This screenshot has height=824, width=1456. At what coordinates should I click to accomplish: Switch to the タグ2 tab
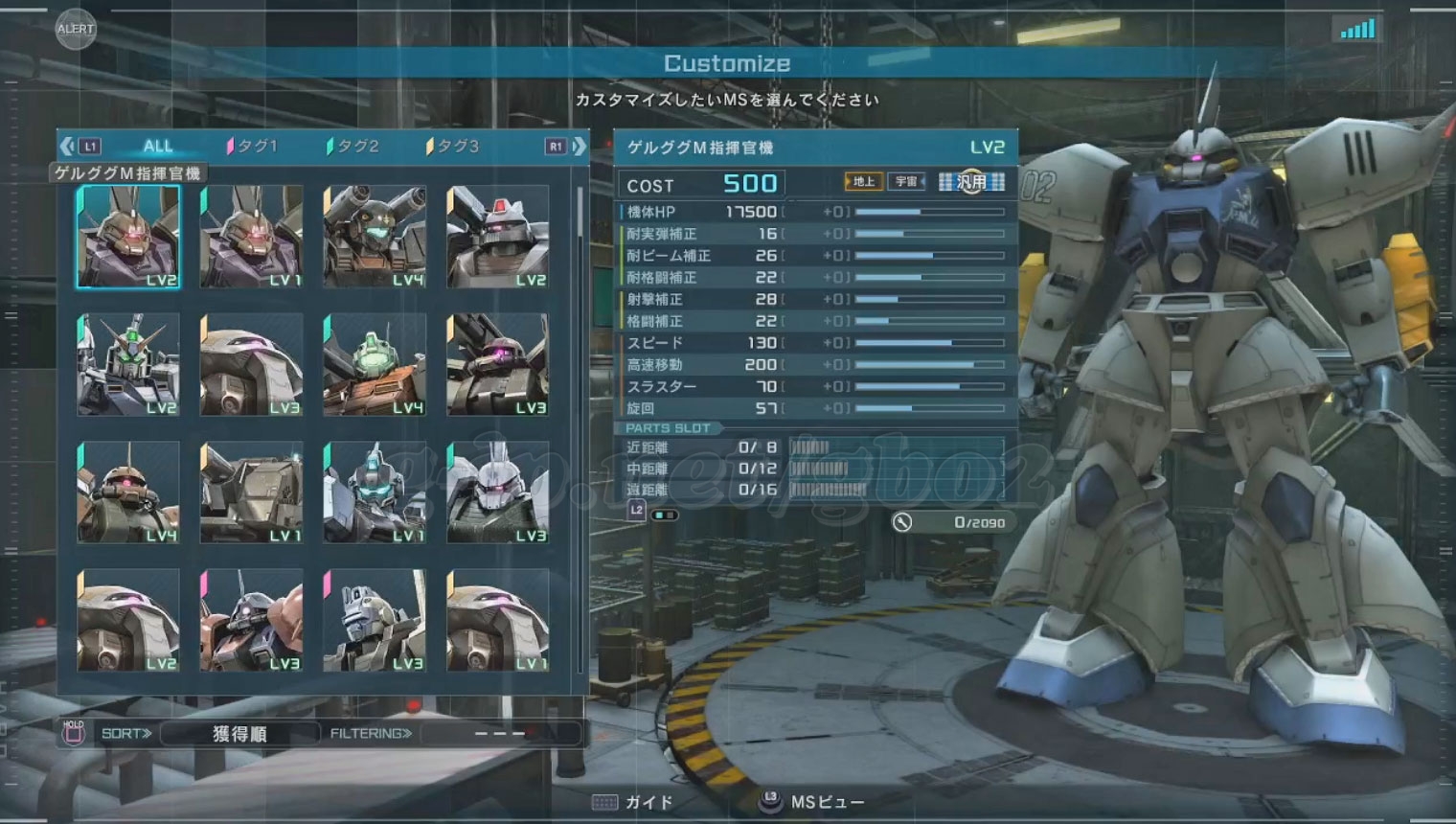point(353,147)
